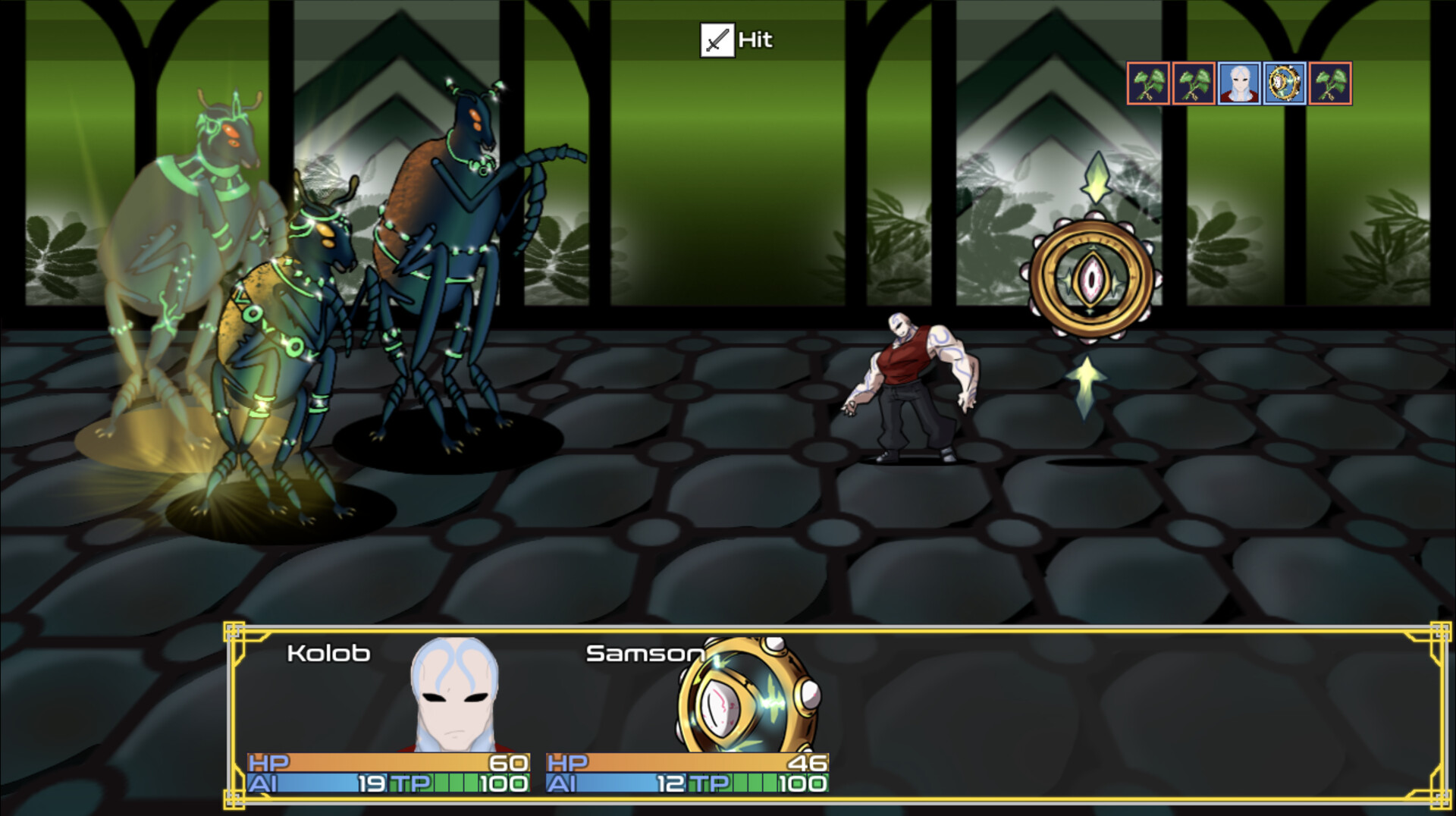
Task: Click the Samson name label
Action: pos(646,654)
